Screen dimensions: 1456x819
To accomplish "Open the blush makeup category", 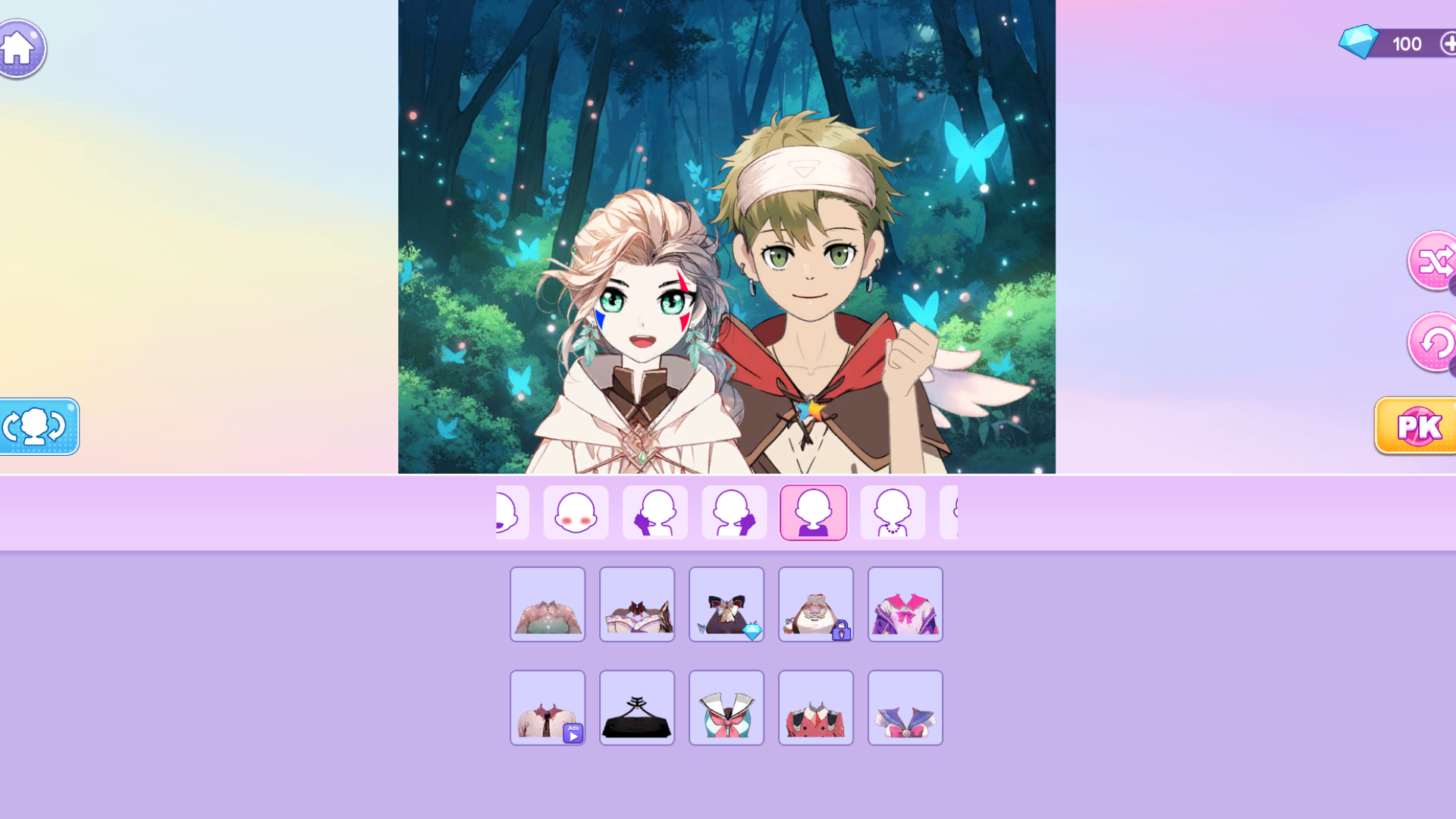I will [x=576, y=513].
